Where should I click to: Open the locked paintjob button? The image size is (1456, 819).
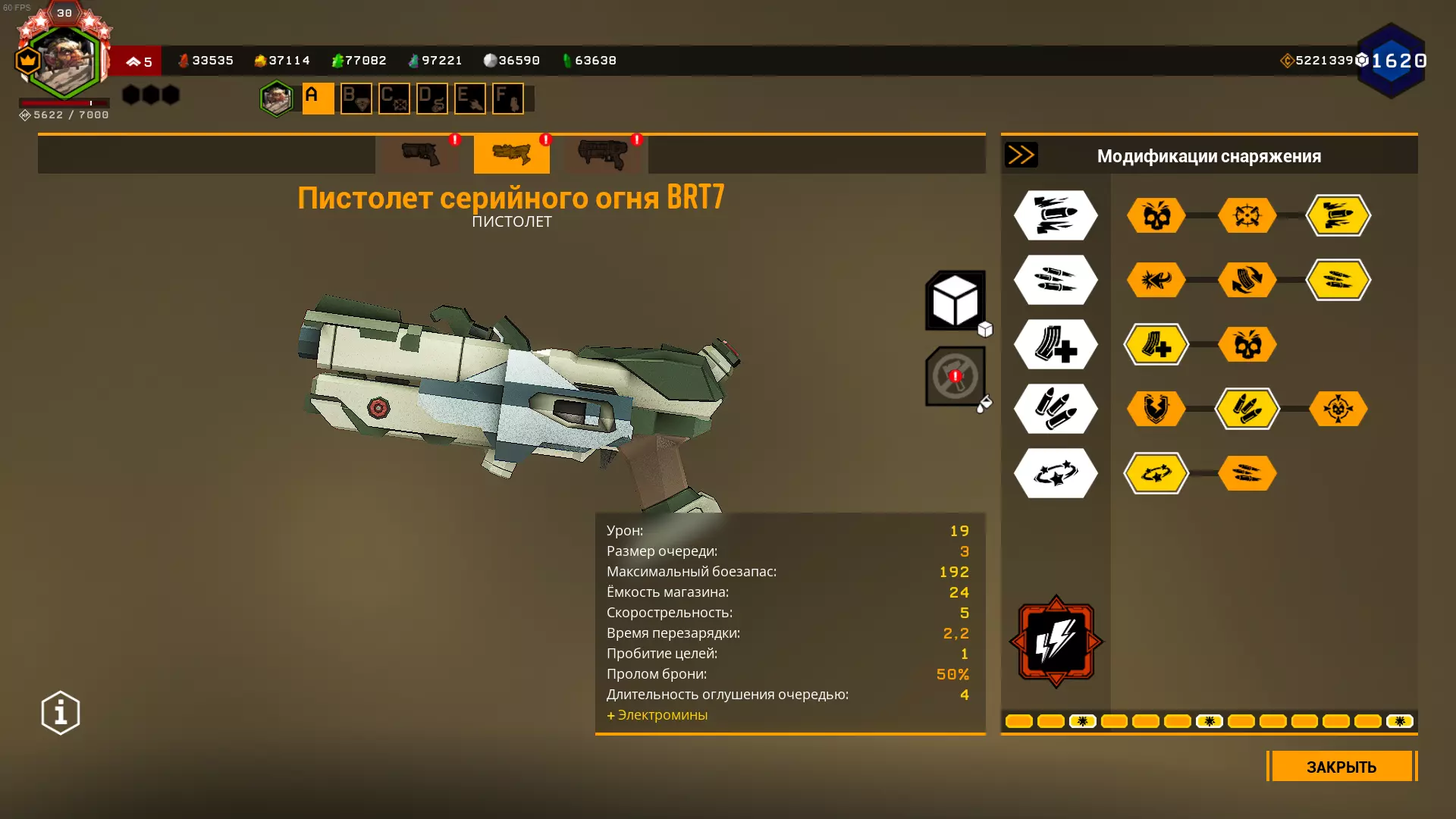point(955,376)
